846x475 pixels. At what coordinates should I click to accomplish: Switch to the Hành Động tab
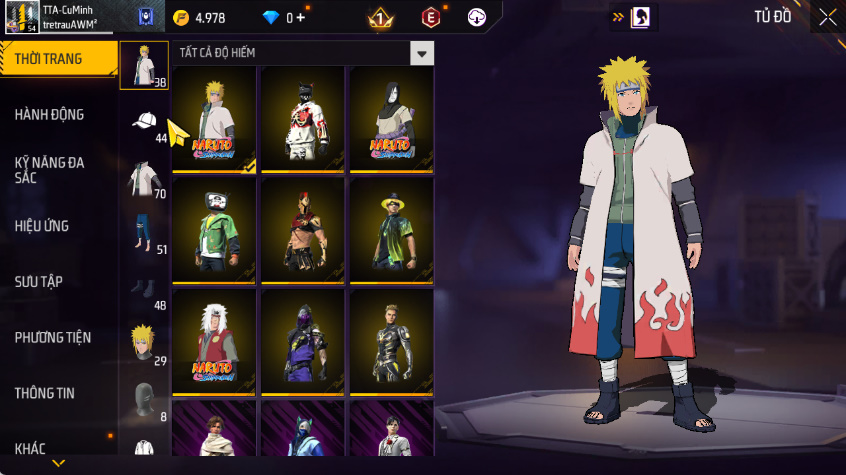49,115
